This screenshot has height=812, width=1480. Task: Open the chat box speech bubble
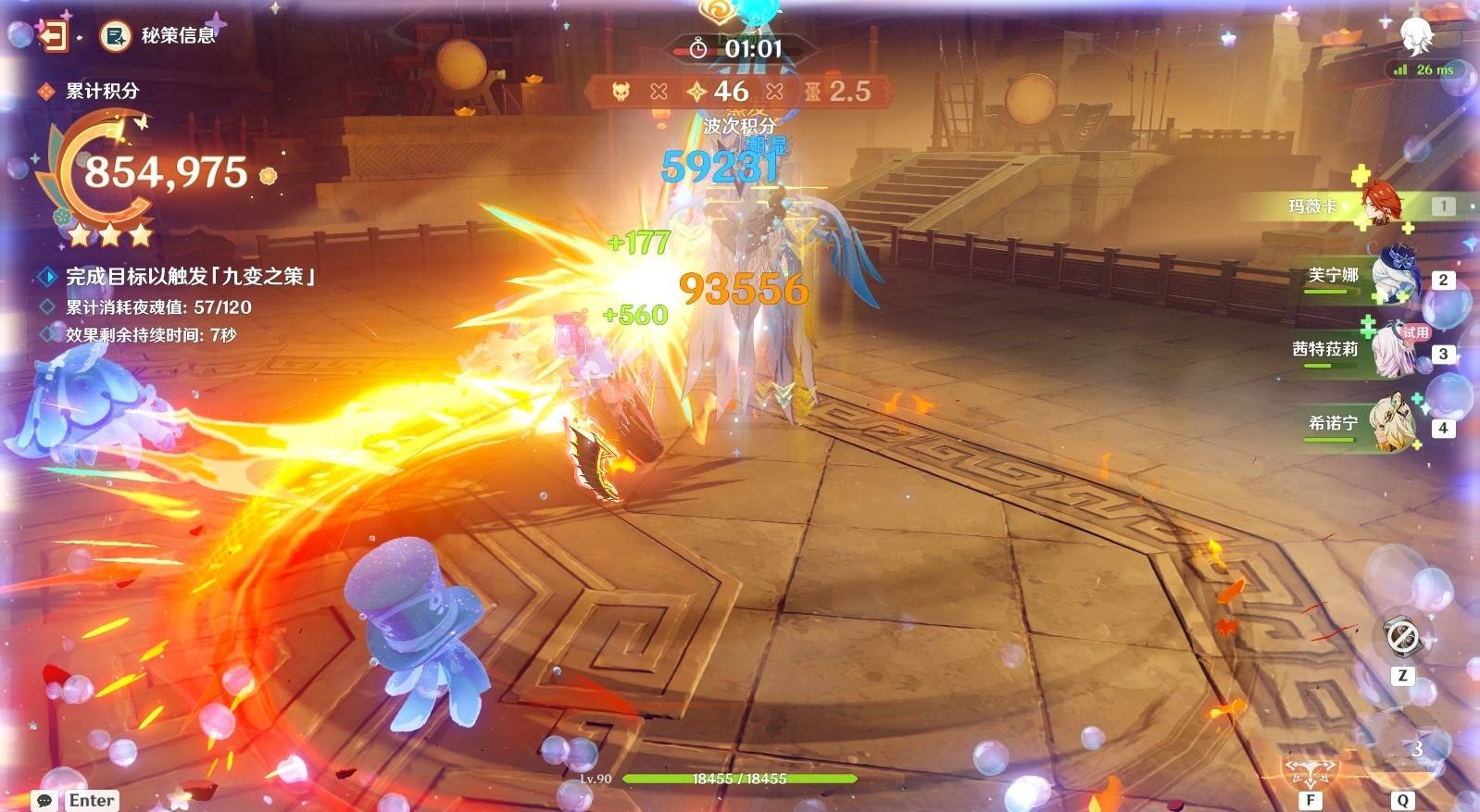44,800
